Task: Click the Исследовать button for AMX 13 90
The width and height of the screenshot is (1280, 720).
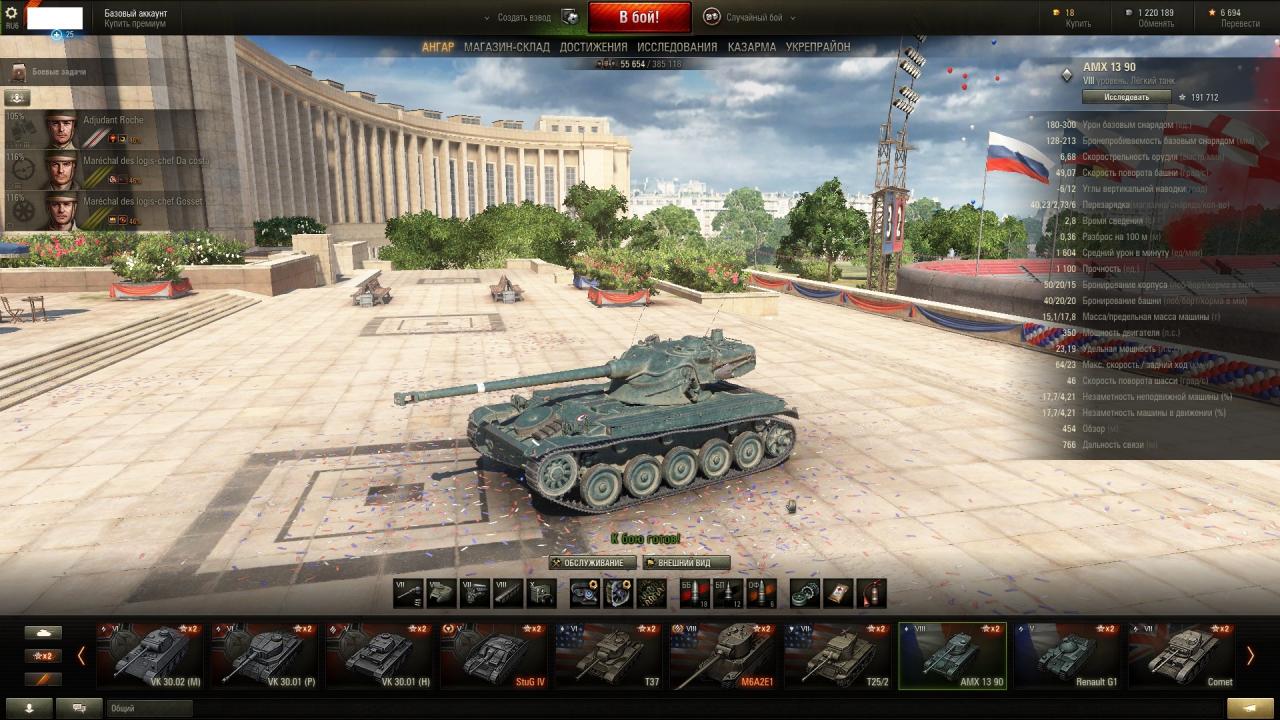Action: coord(1126,97)
